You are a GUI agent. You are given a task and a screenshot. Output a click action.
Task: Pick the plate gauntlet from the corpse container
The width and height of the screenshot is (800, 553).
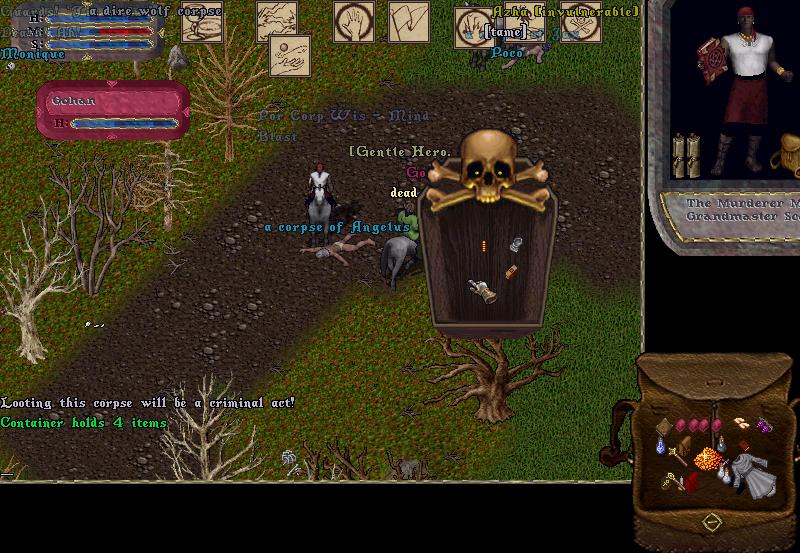pos(484,291)
